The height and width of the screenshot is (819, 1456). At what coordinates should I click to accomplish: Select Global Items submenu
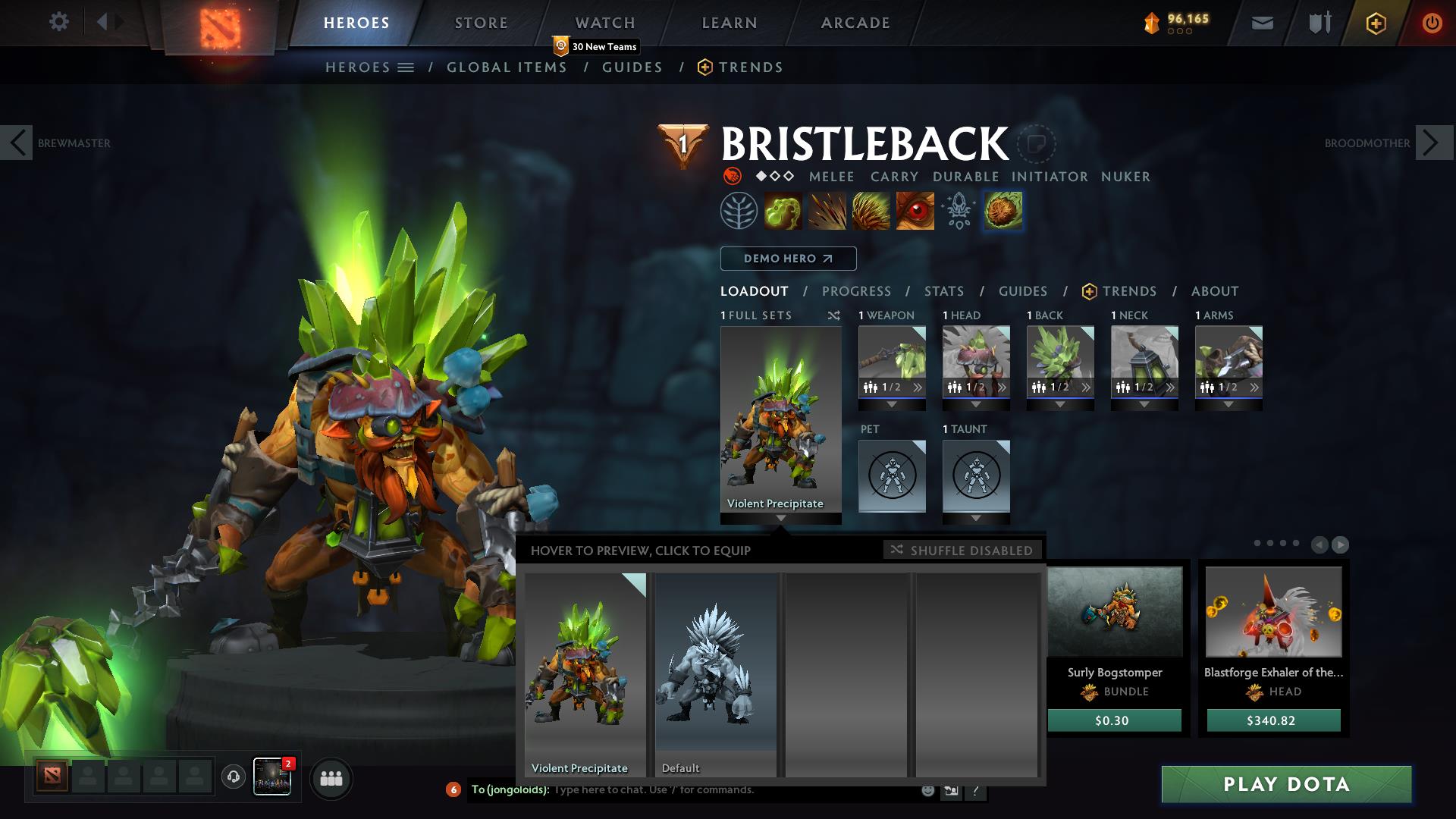[x=507, y=67]
